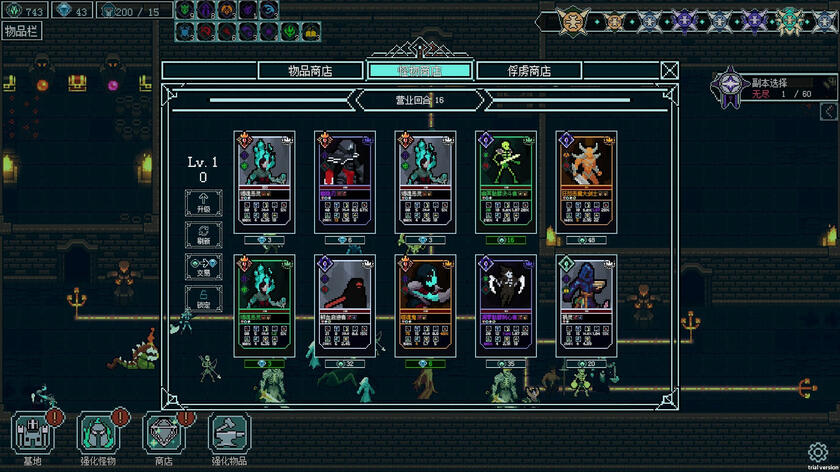Viewport: 840px width, 472px height.
Task: Pick the blue hooded mage card
Action: [x=585, y=304]
